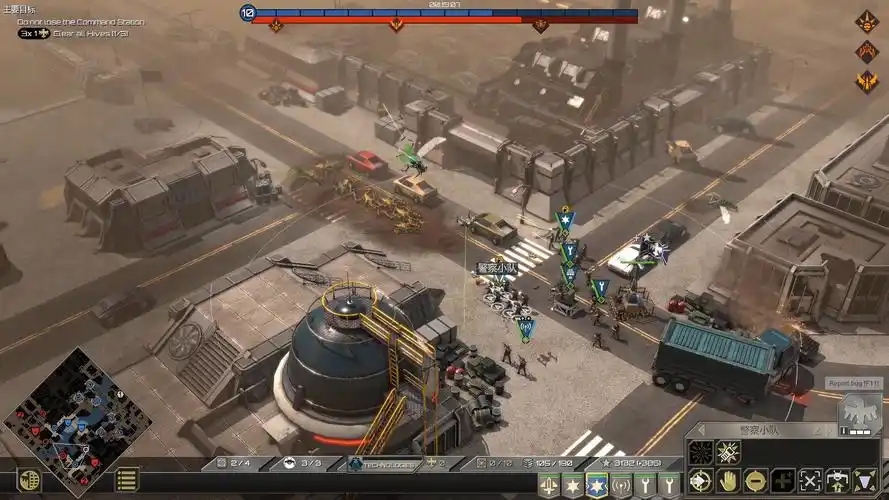Click the Clear all Hives objective
Image resolution: width=889 pixels, height=500 pixels.
[x=90, y=33]
